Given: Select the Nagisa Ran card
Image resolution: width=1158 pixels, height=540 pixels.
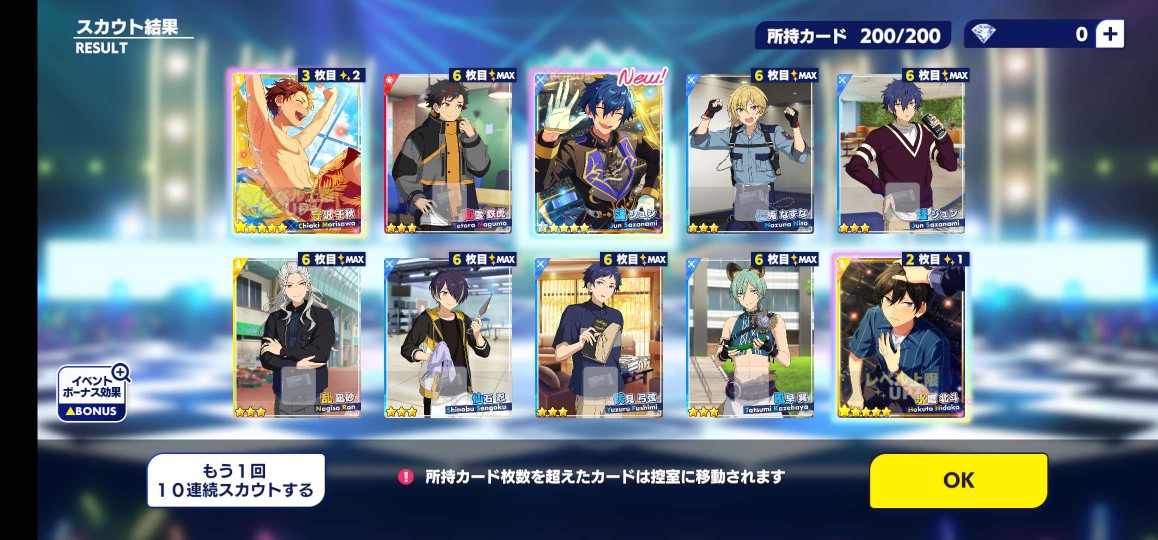Looking at the screenshot, I should 297,338.
